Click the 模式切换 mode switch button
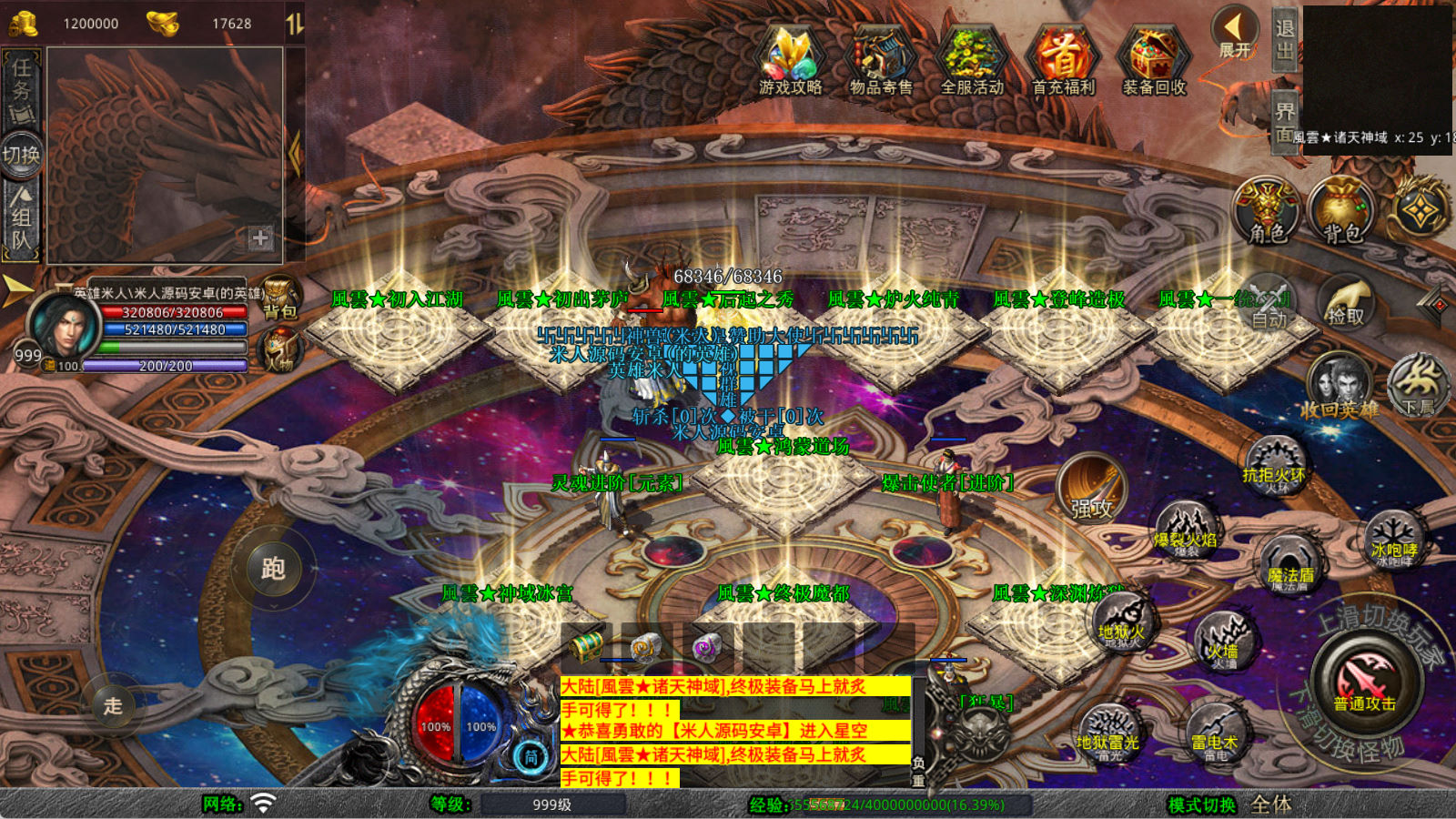 click(x=1202, y=804)
